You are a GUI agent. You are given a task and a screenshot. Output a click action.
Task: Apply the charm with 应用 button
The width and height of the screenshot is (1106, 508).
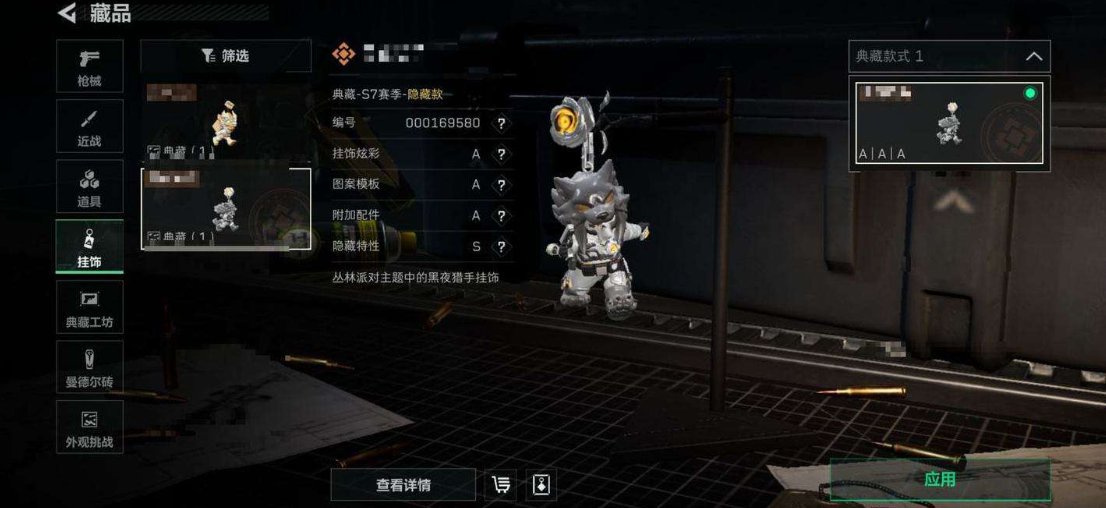[939, 480]
